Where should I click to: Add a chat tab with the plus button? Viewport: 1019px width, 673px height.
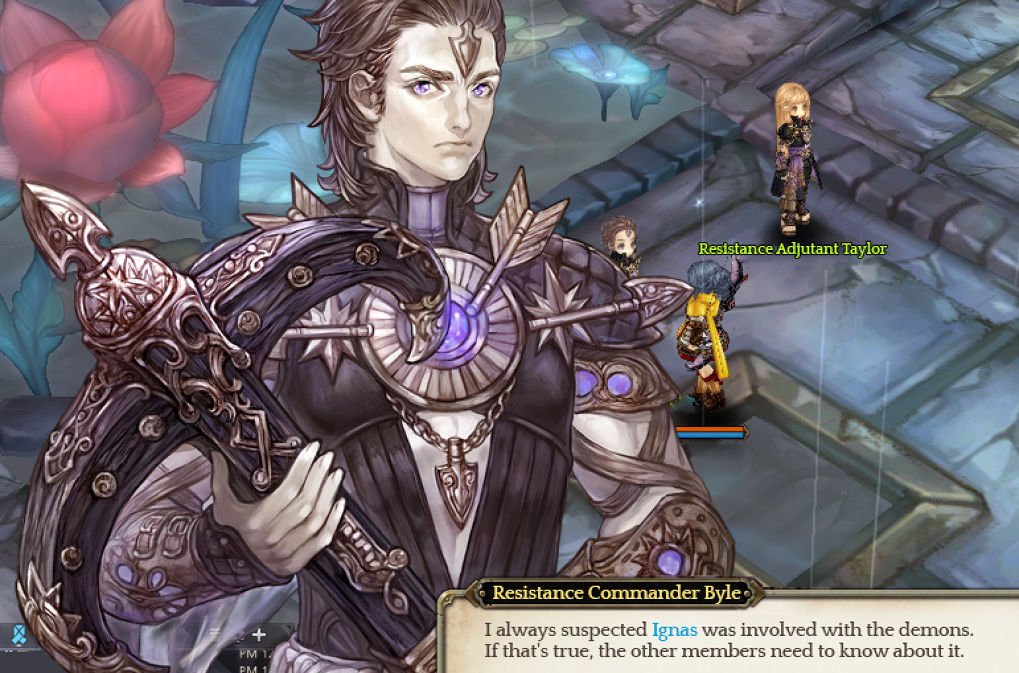coord(259,634)
